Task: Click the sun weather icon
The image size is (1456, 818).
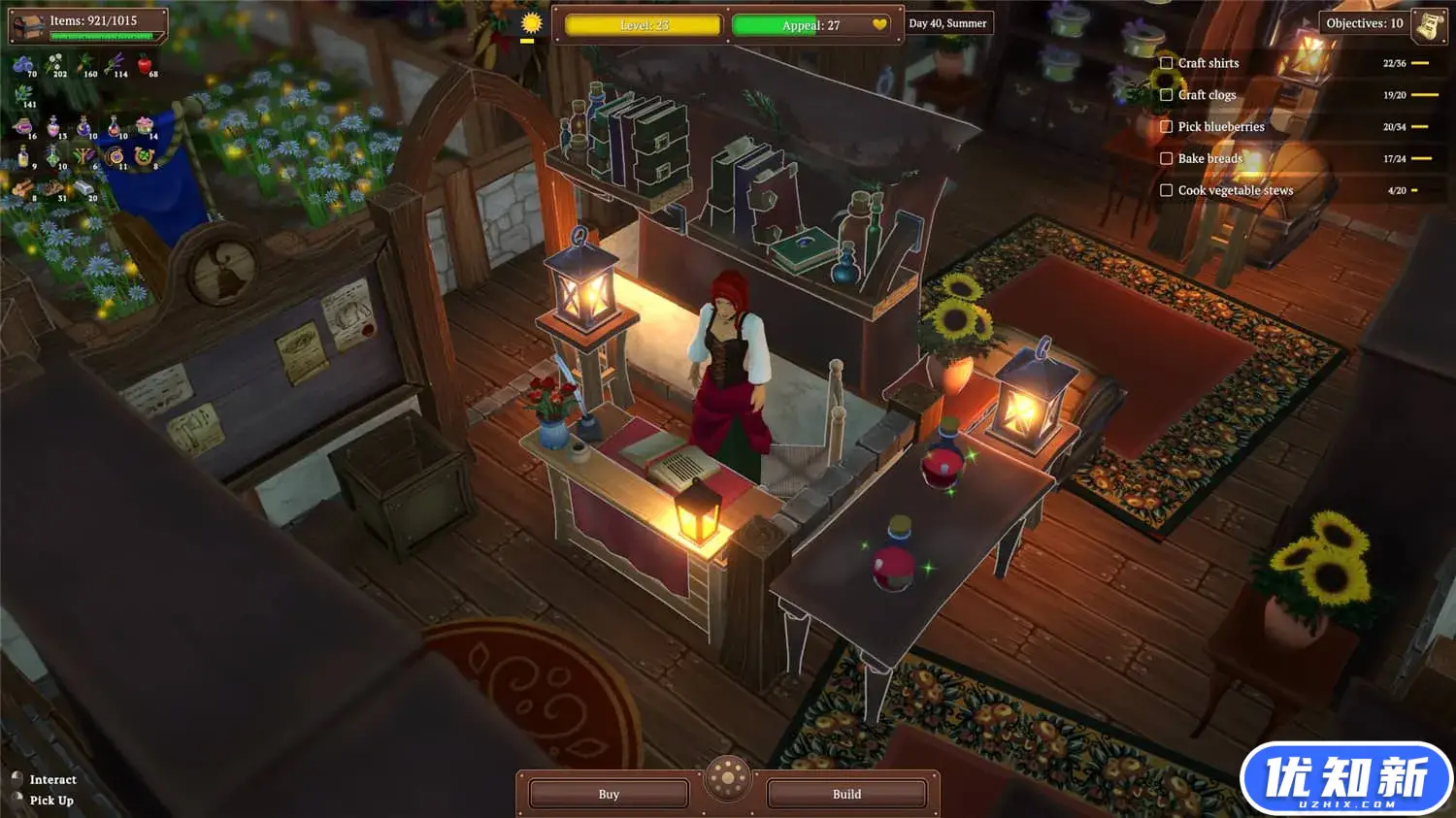Action: click(x=530, y=24)
